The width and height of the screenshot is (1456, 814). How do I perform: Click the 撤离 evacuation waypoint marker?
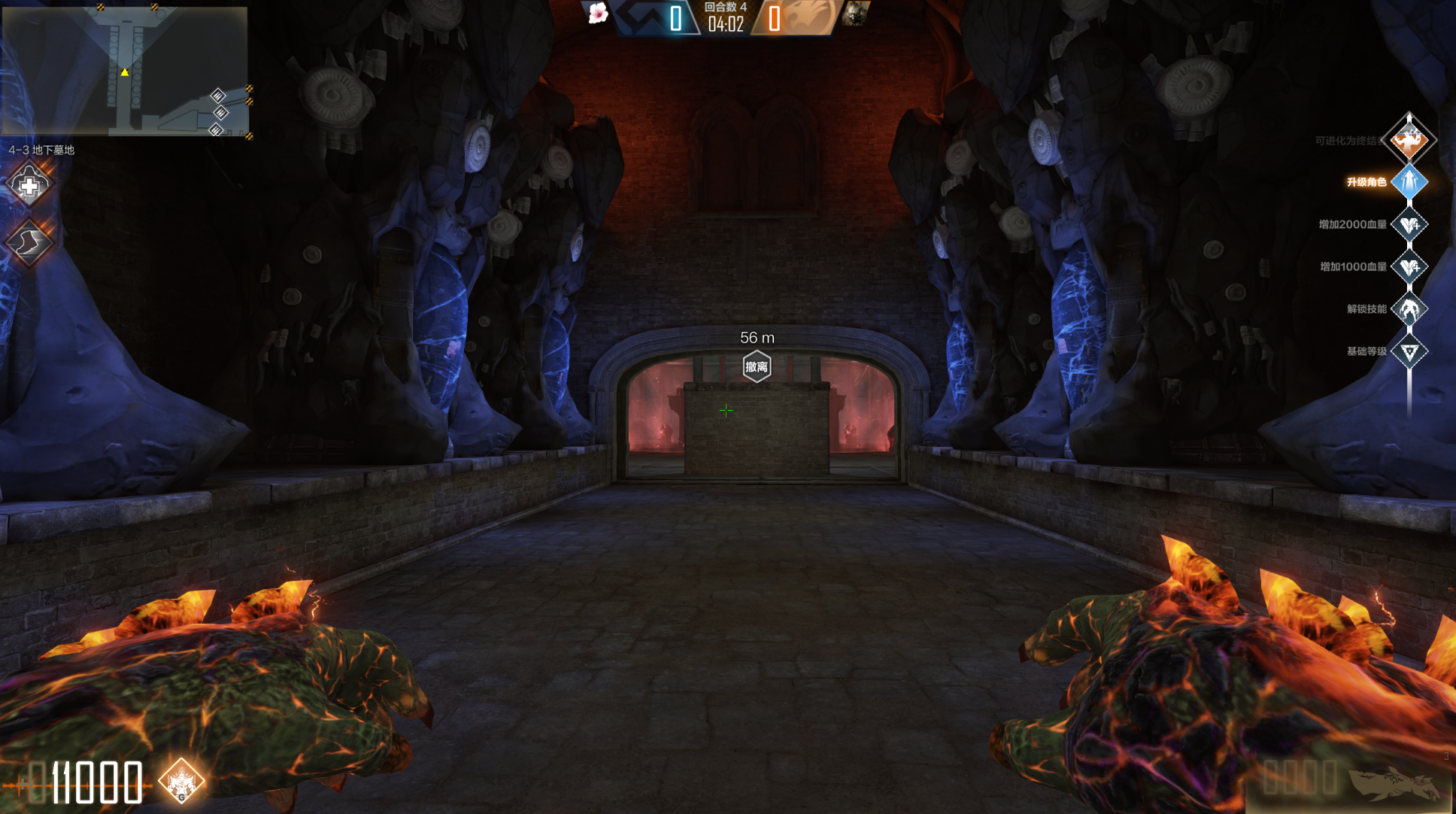coord(757,366)
